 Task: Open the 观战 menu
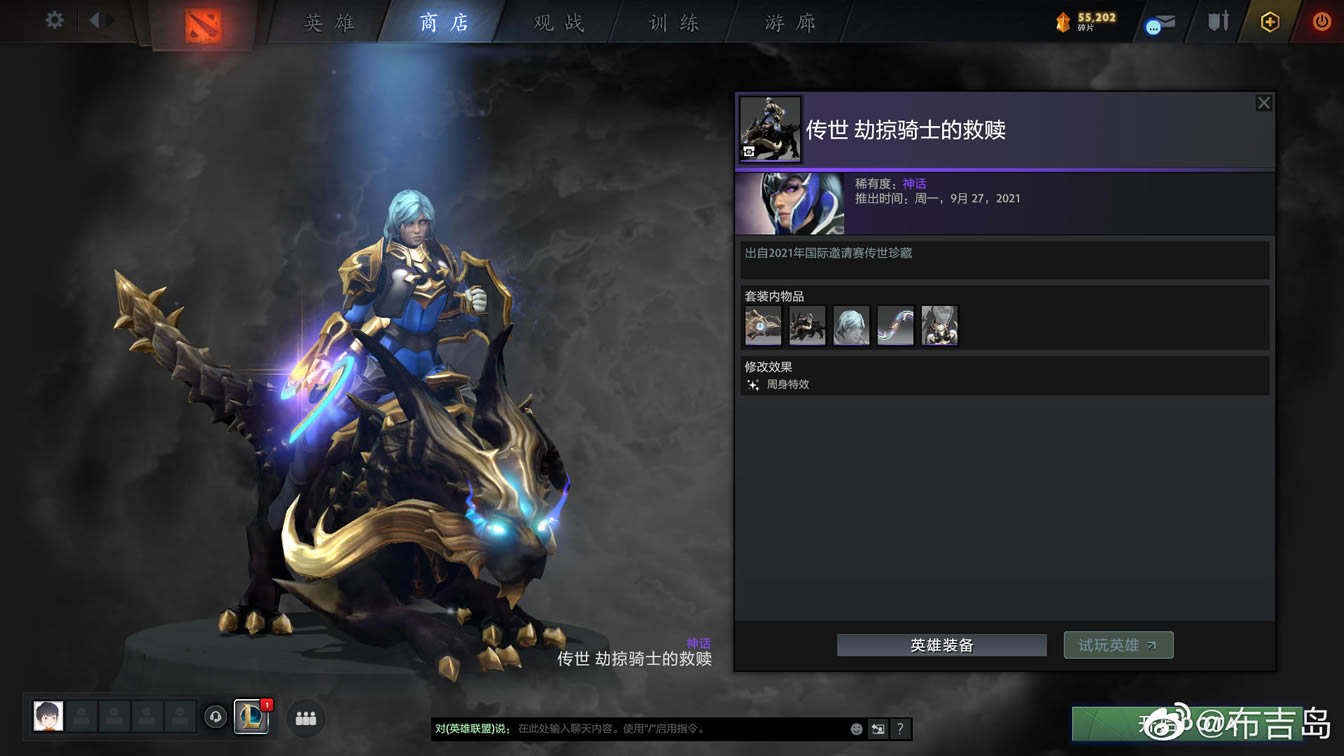556,22
